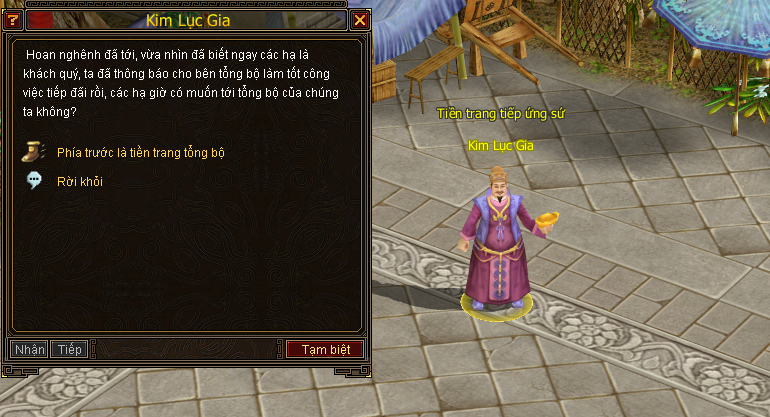Click the "Nhận" button
This screenshot has width=770, height=417.
coord(30,349)
